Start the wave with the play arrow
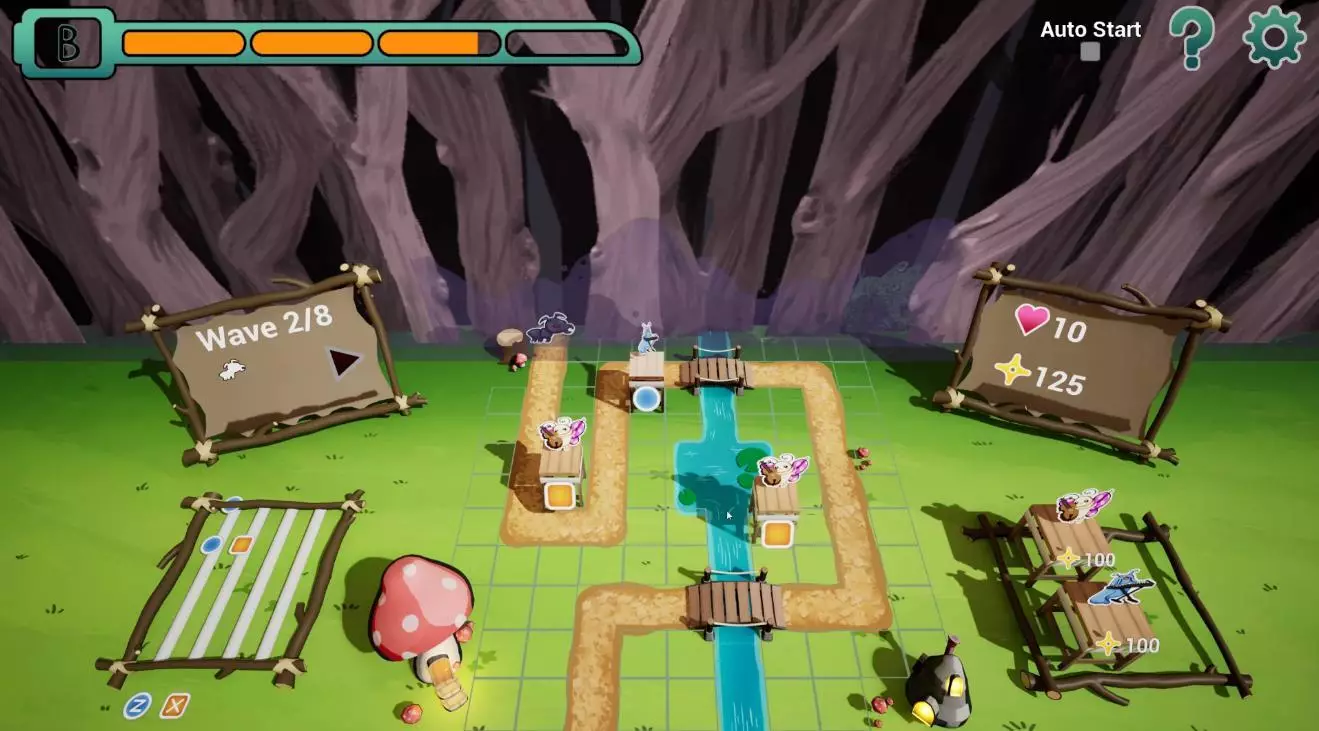Image resolution: width=1319 pixels, height=731 pixels. (x=344, y=362)
